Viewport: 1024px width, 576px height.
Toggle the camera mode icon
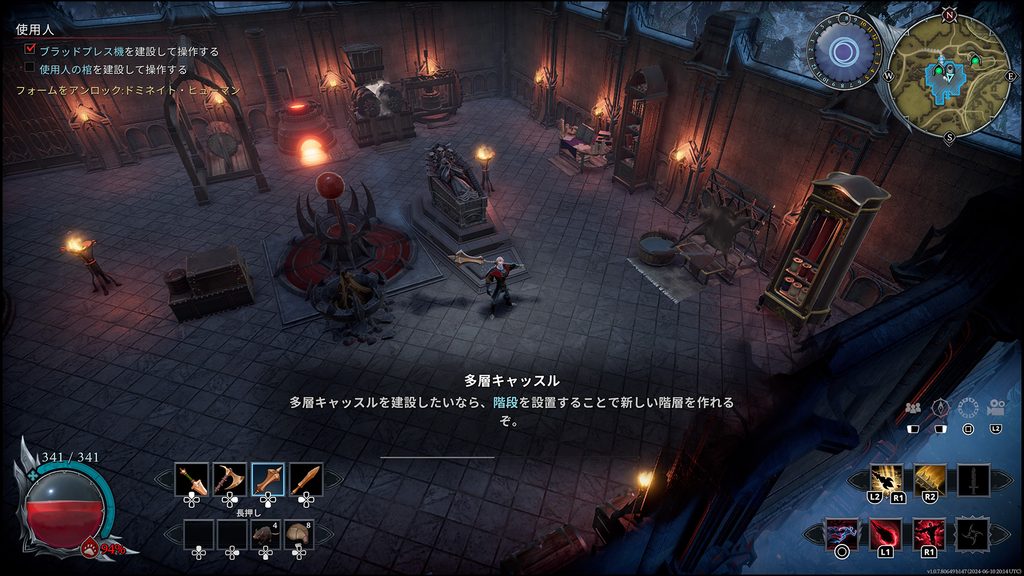[996, 408]
